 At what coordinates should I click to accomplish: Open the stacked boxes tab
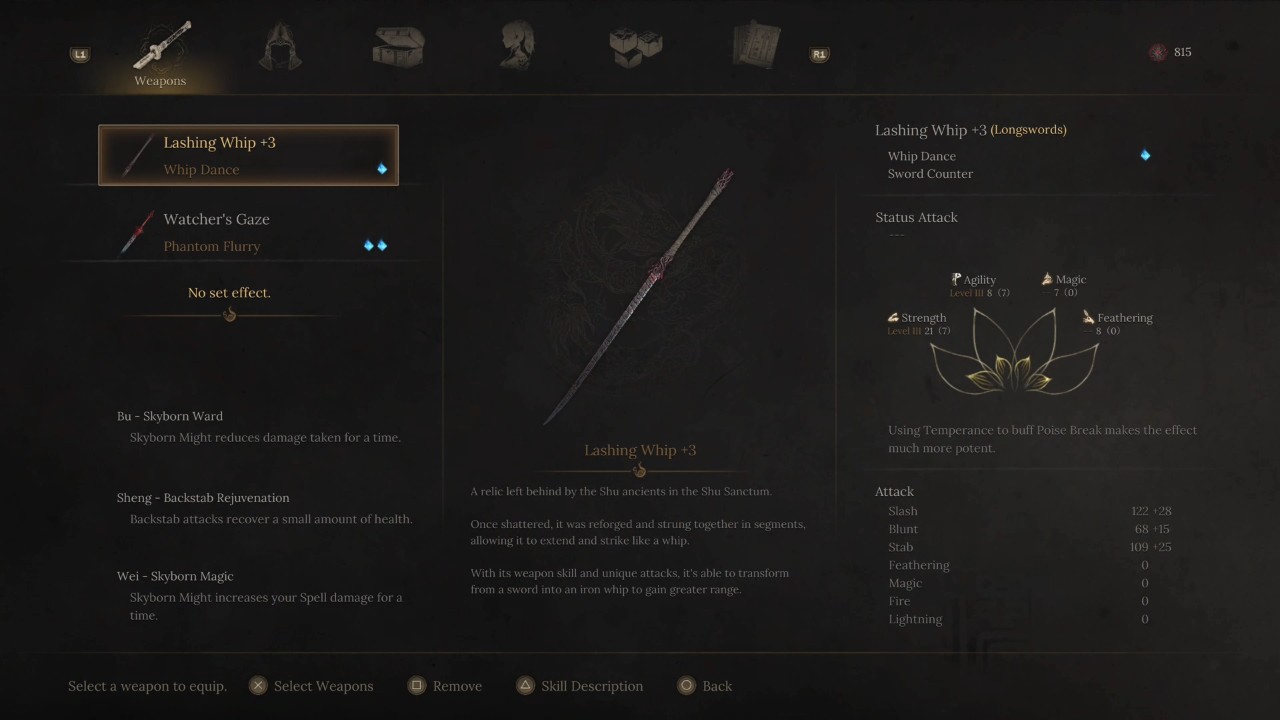[x=636, y=47]
